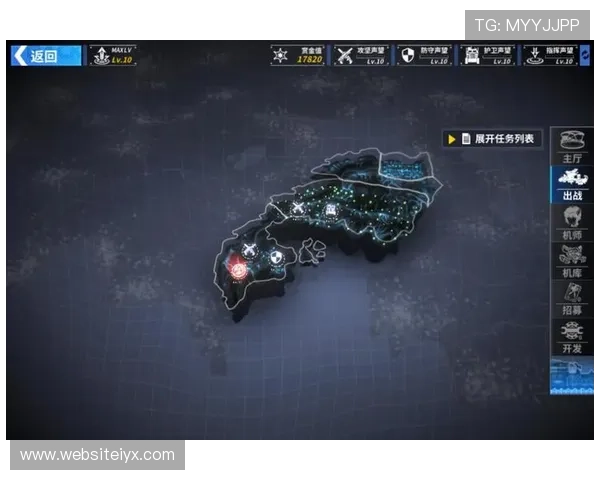
Task: Select the escort convoy mission marker
Action: [330, 209]
